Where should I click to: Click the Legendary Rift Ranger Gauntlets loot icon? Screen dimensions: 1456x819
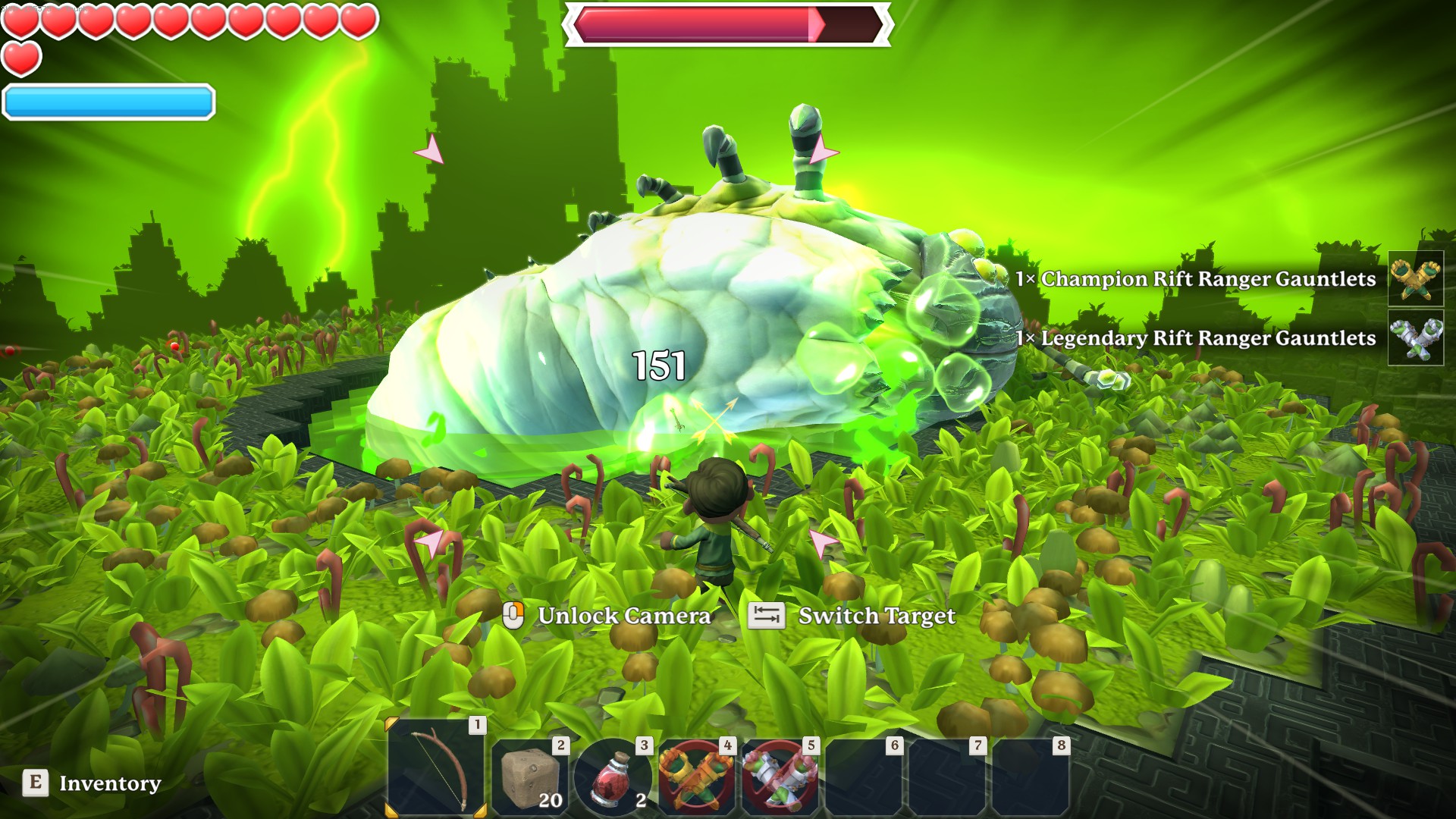coord(1415,338)
